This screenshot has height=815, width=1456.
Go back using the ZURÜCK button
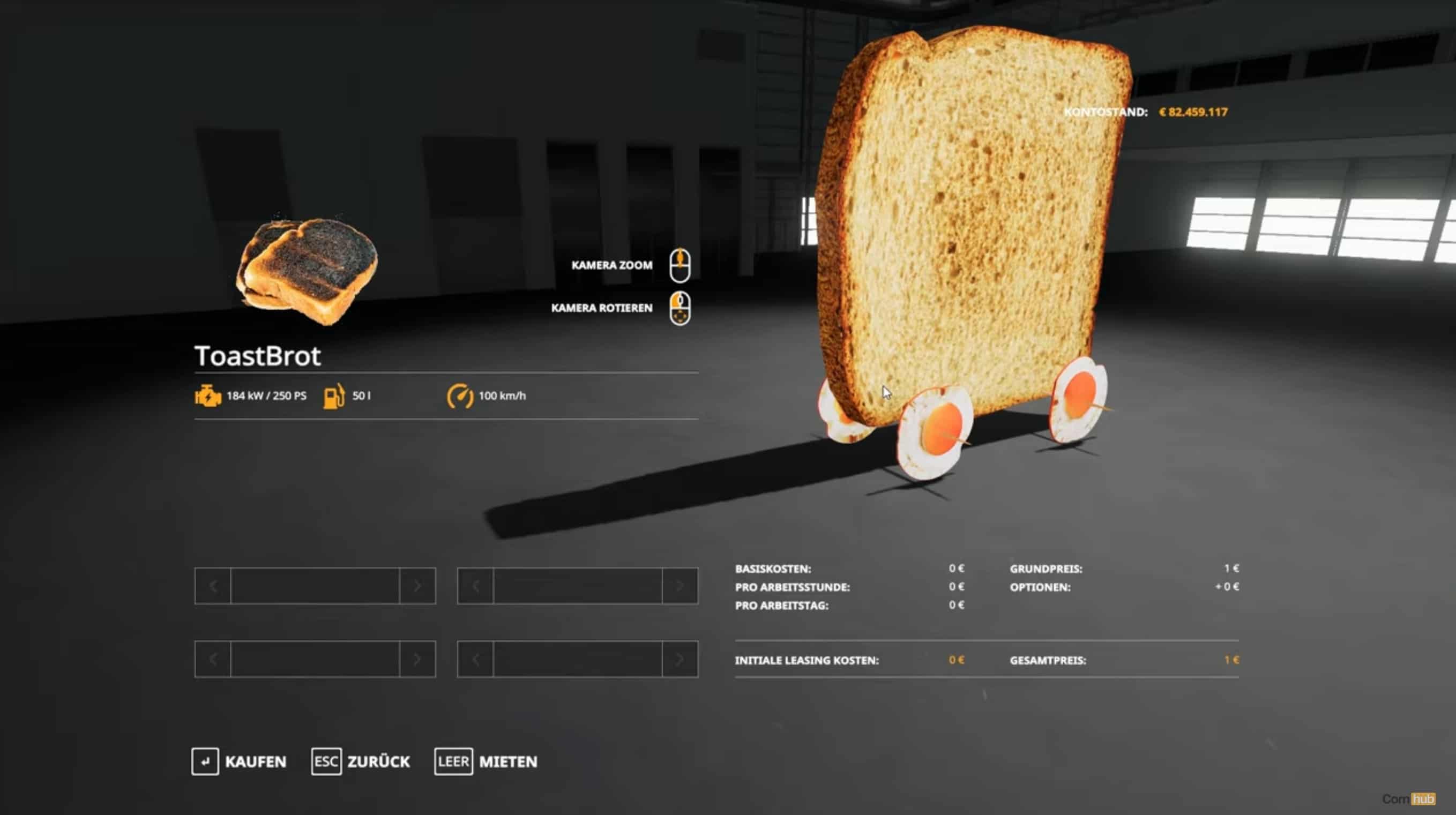coord(361,761)
